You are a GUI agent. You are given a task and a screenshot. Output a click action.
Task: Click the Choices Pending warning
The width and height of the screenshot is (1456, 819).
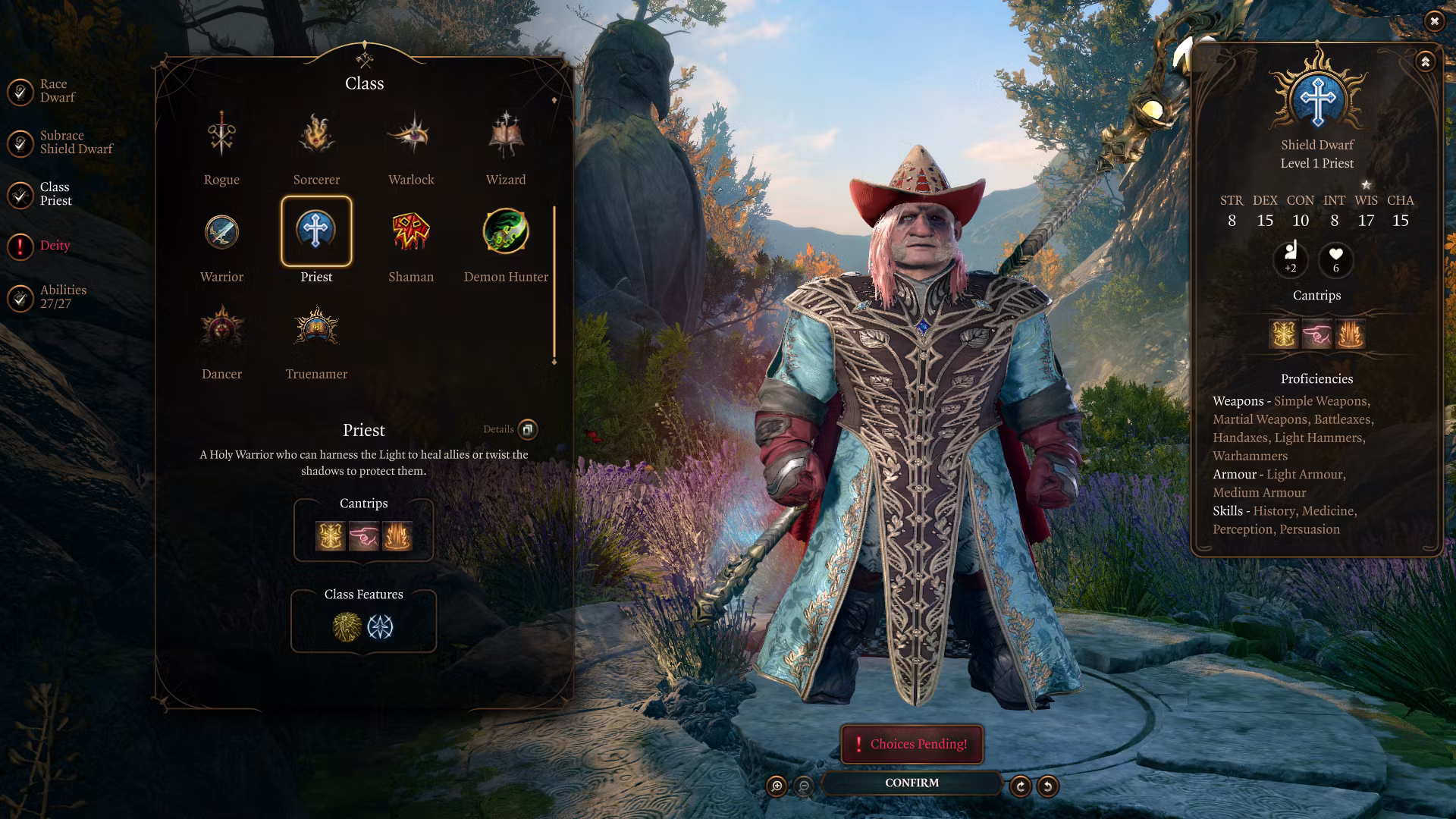point(912,744)
